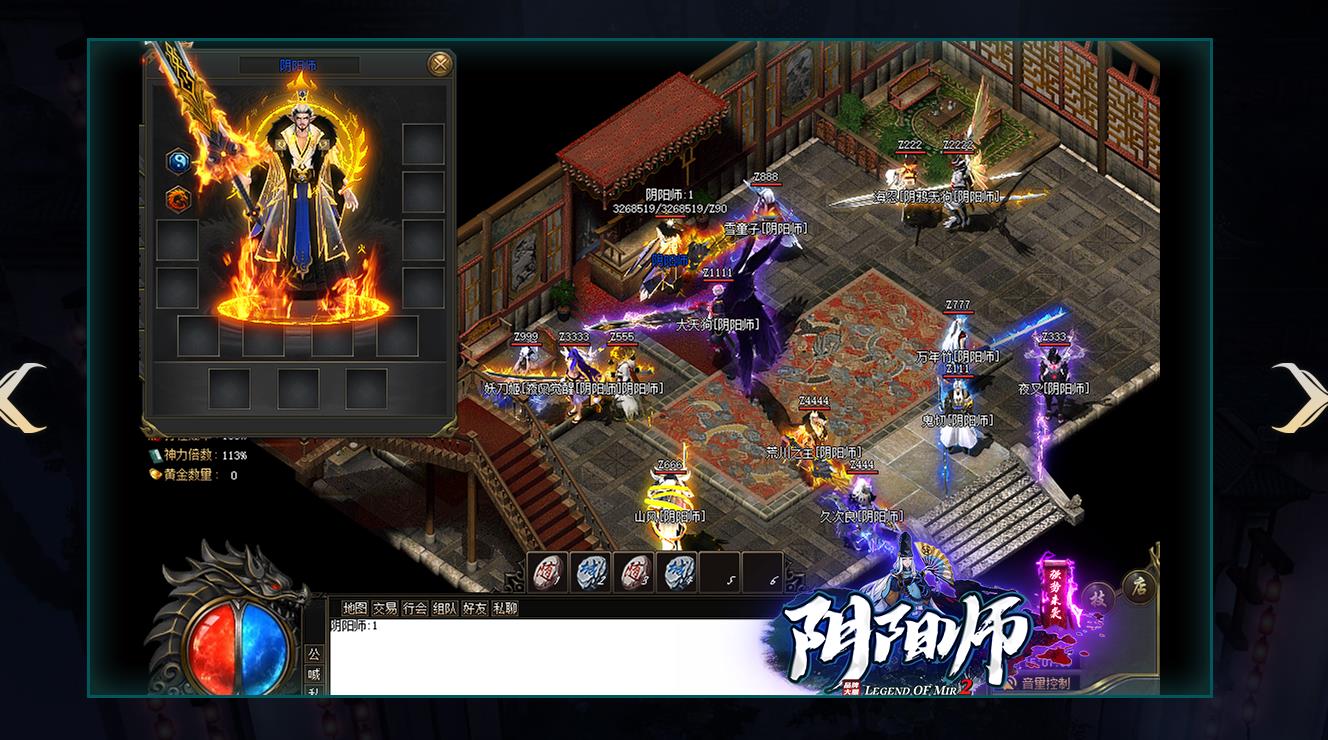Screen dimensions: 1328x740
Task: Open 音量控制 volume control
Action: pyautogui.click(x=1043, y=684)
